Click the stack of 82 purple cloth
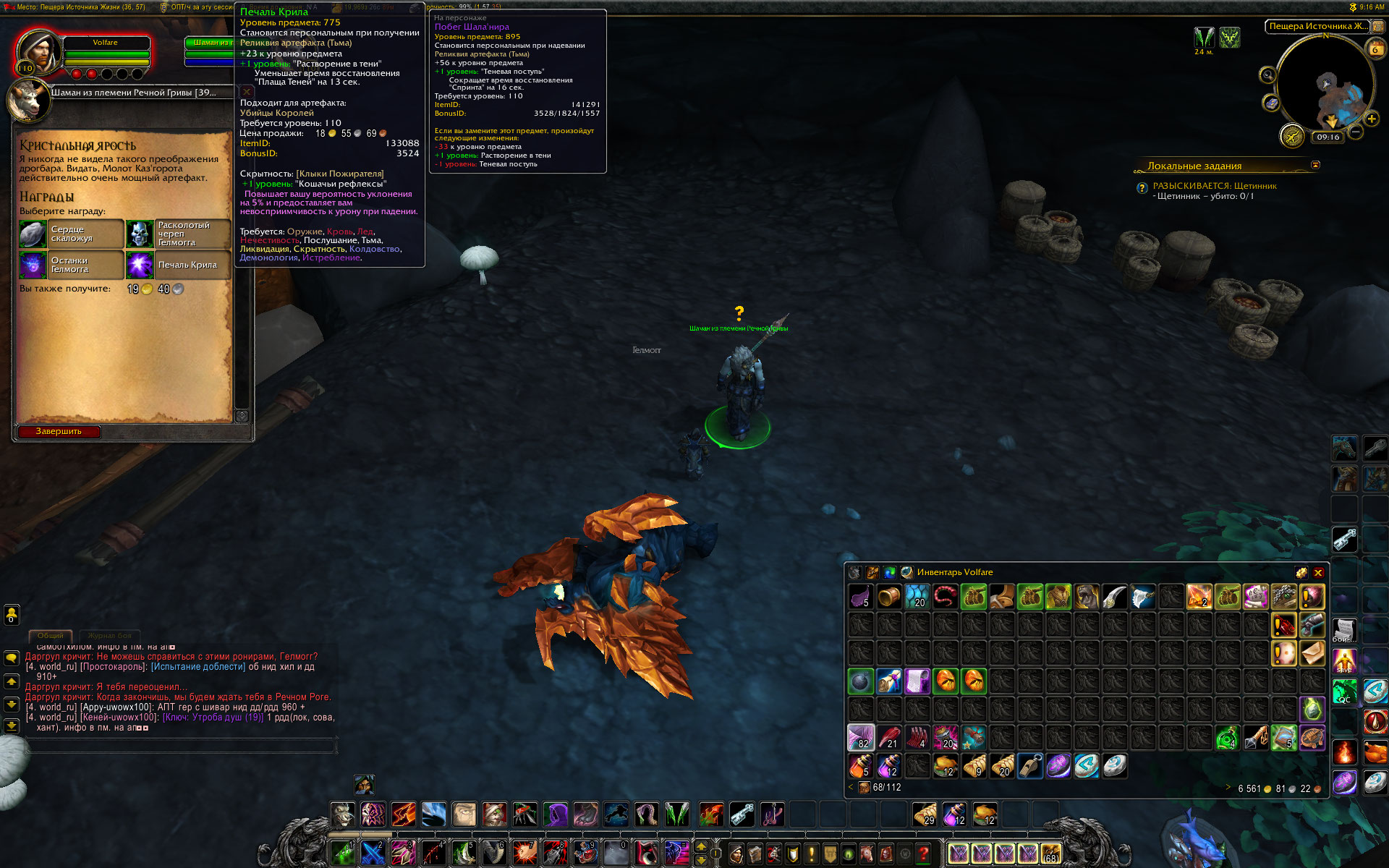 click(861, 738)
